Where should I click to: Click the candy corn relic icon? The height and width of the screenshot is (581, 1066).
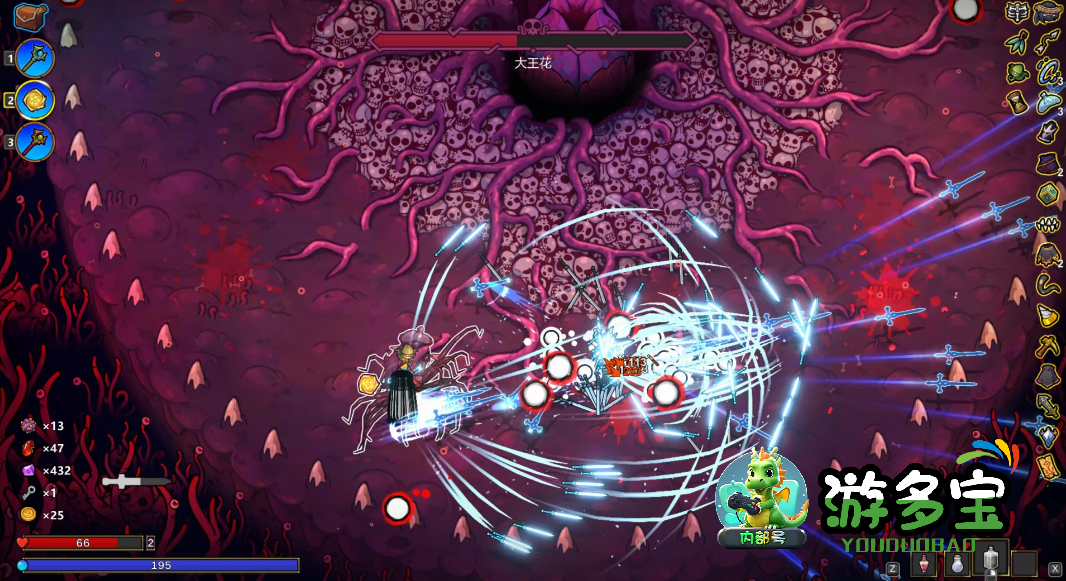click(1047, 315)
